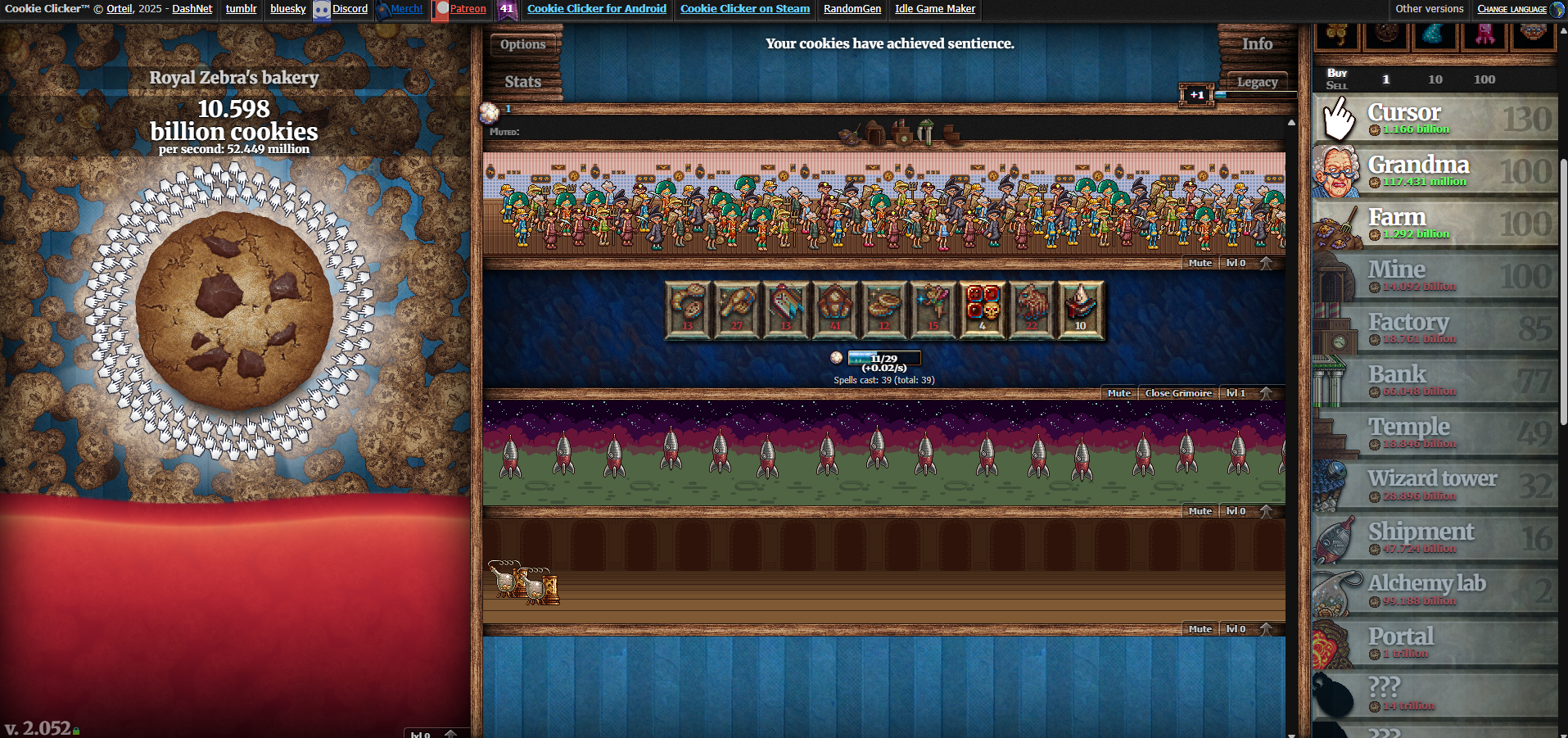Close the Grimoire minigame

pos(1177,393)
